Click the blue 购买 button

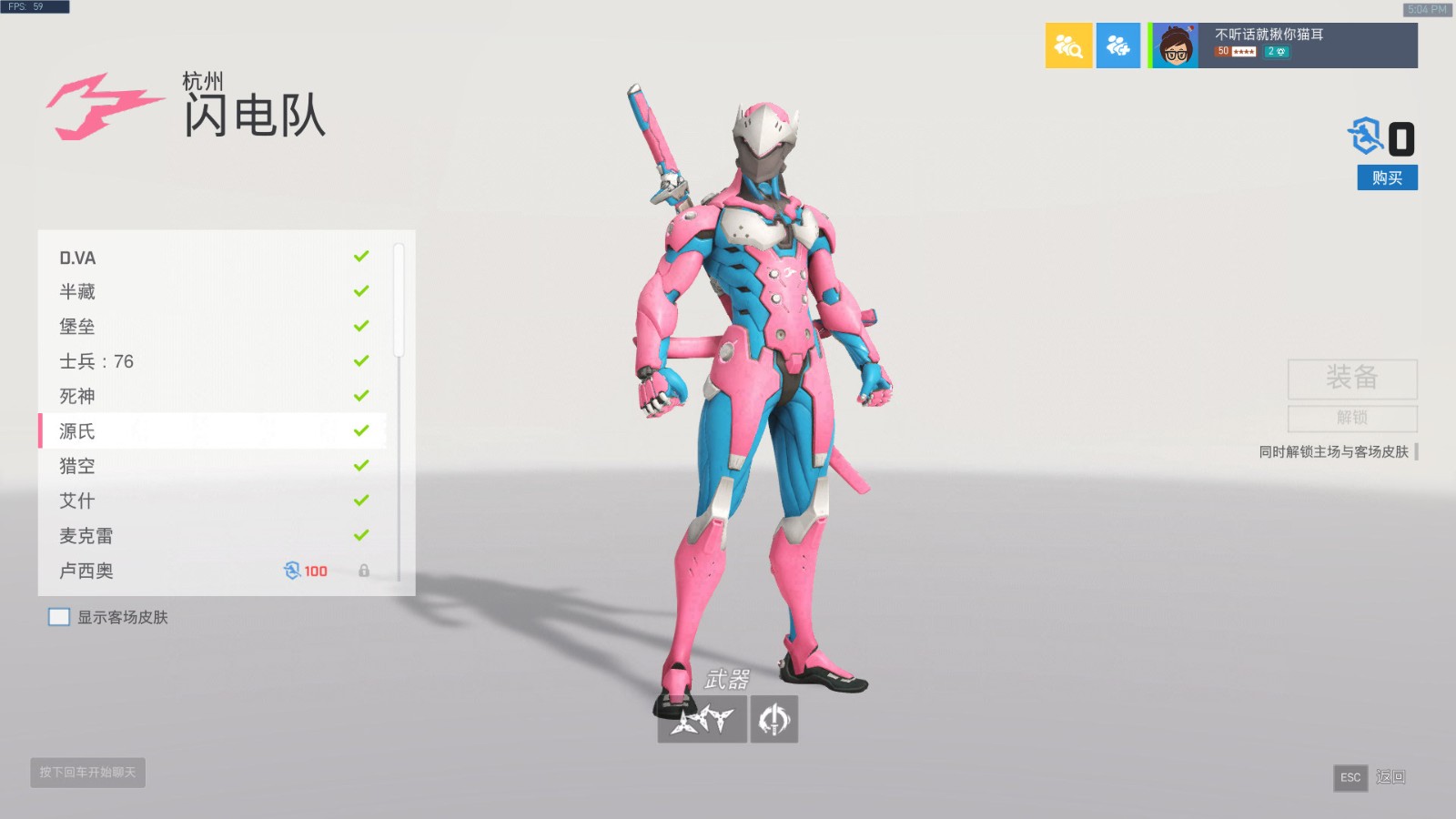[x=1387, y=177]
